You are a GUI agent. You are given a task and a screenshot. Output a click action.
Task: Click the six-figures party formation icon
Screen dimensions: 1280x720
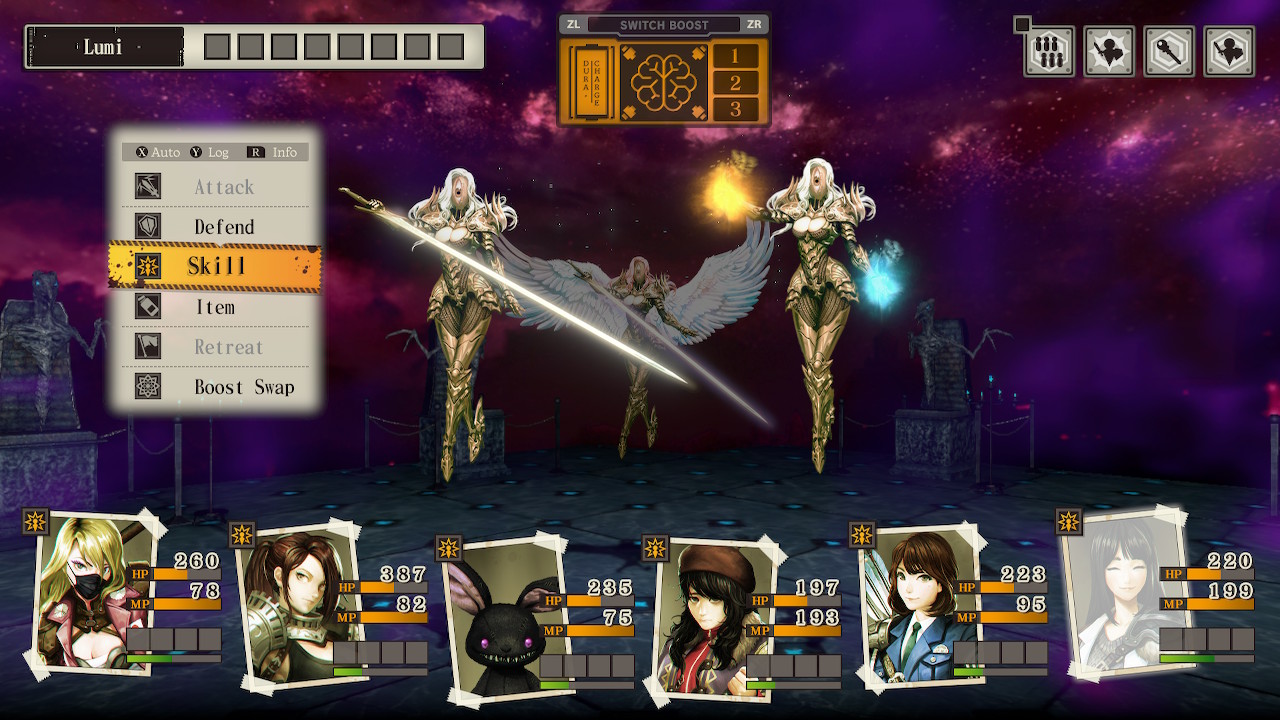[x=1049, y=52]
